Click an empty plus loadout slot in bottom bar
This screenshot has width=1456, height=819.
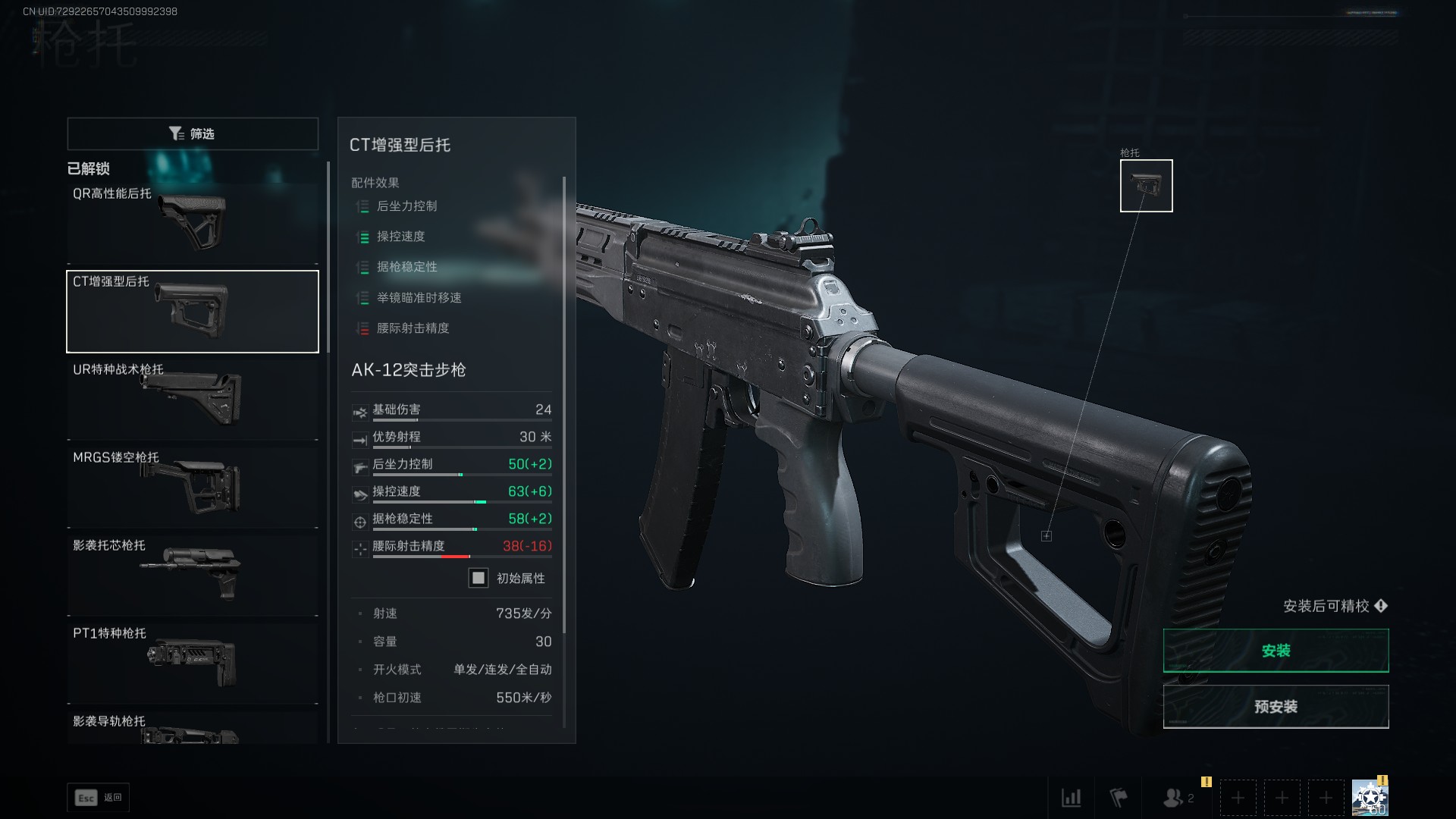tap(1238, 798)
